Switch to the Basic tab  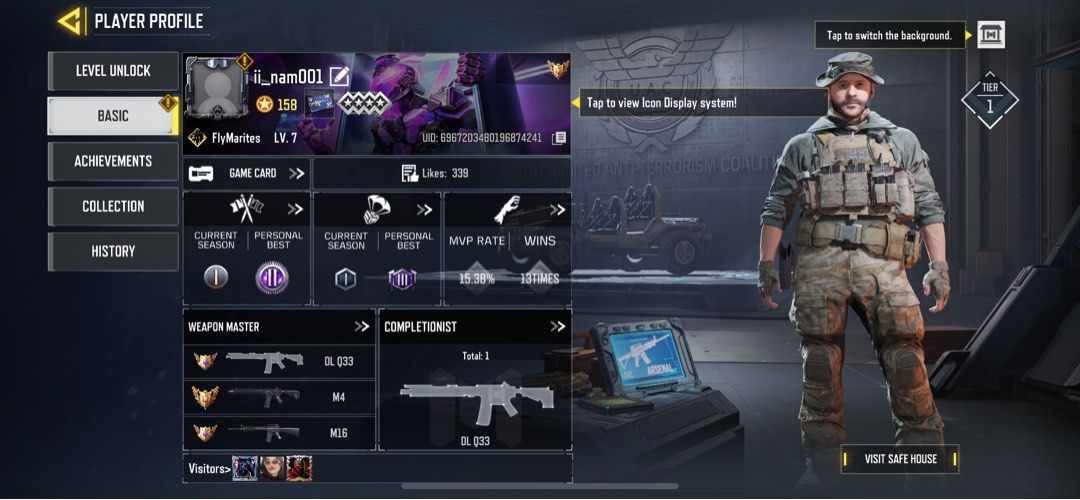(113, 116)
